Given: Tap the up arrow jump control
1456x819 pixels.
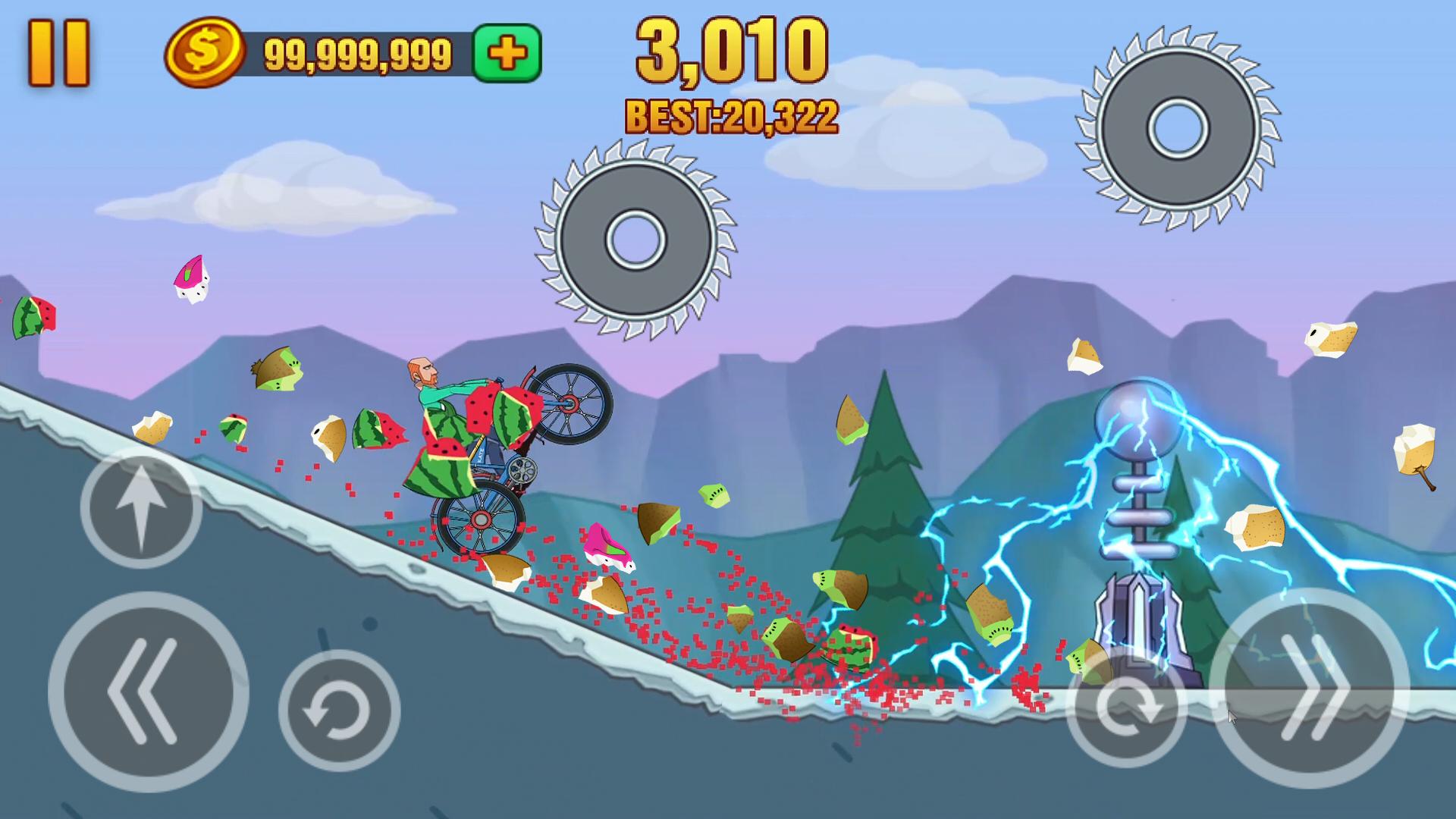Looking at the screenshot, I should [x=141, y=507].
